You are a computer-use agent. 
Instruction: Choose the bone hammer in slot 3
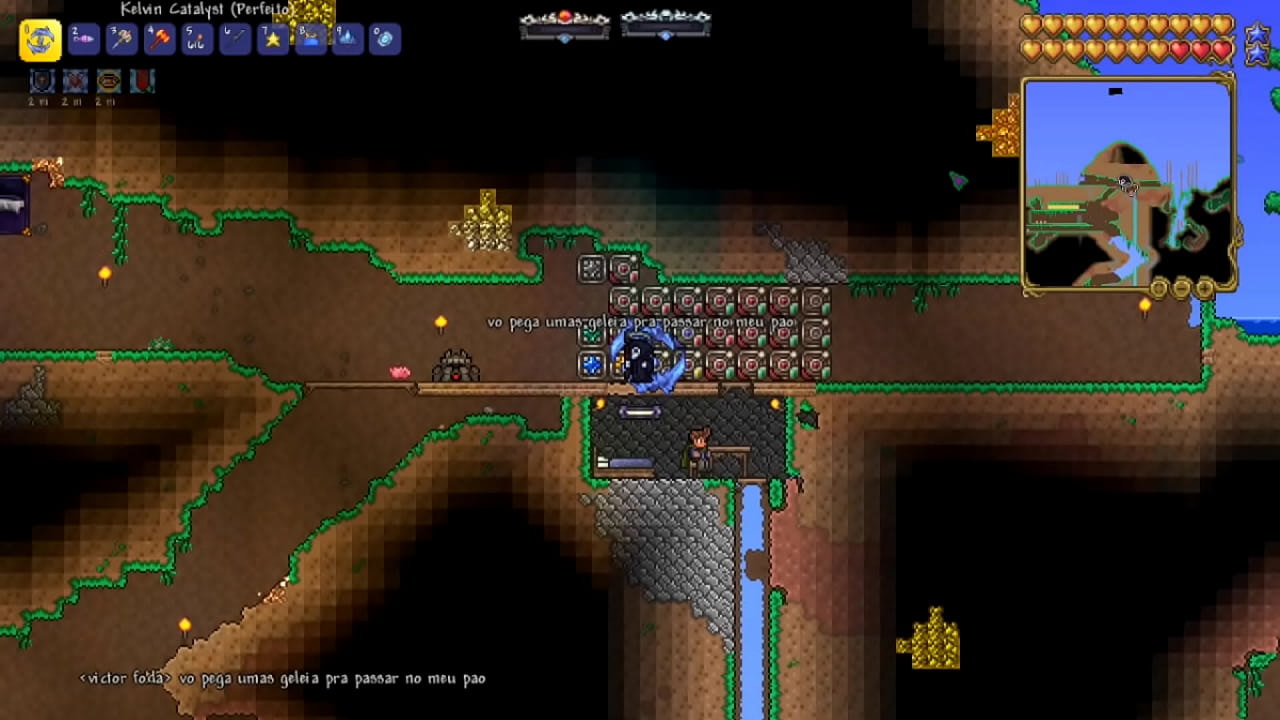click(x=121, y=39)
